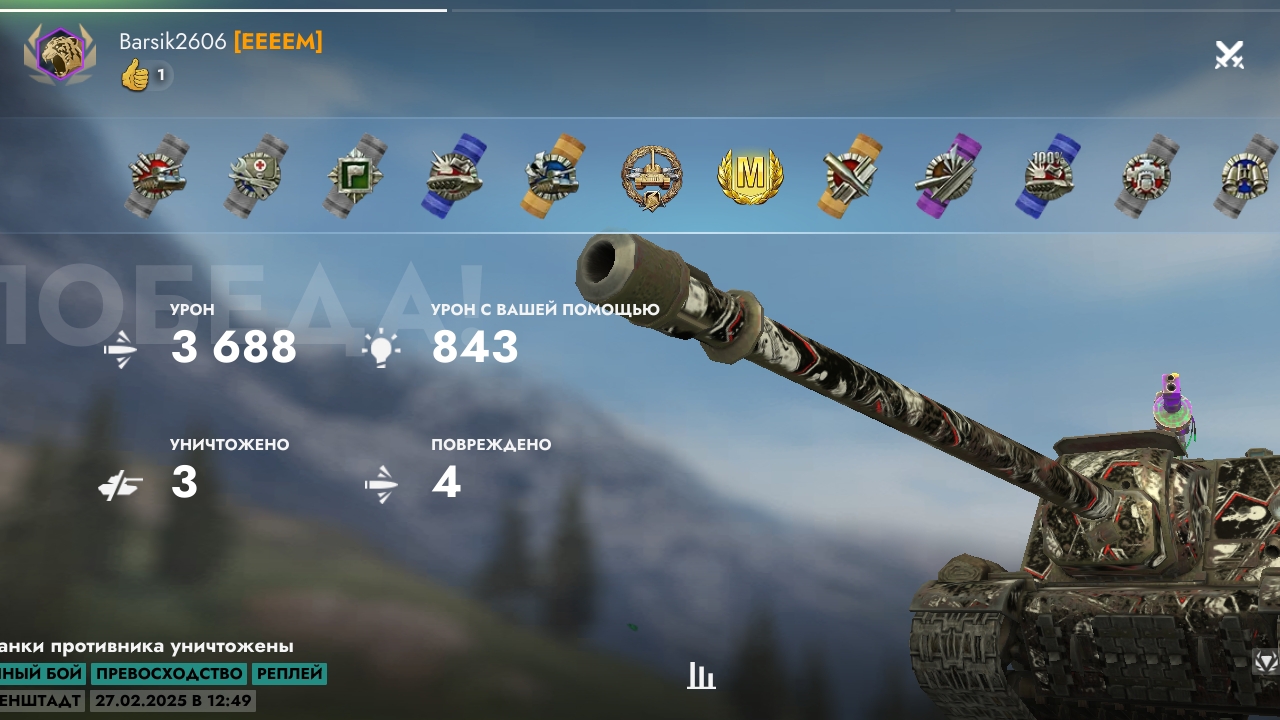View the medic wrench and first-aid medal
1280x720 pixels.
[x=256, y=177]
